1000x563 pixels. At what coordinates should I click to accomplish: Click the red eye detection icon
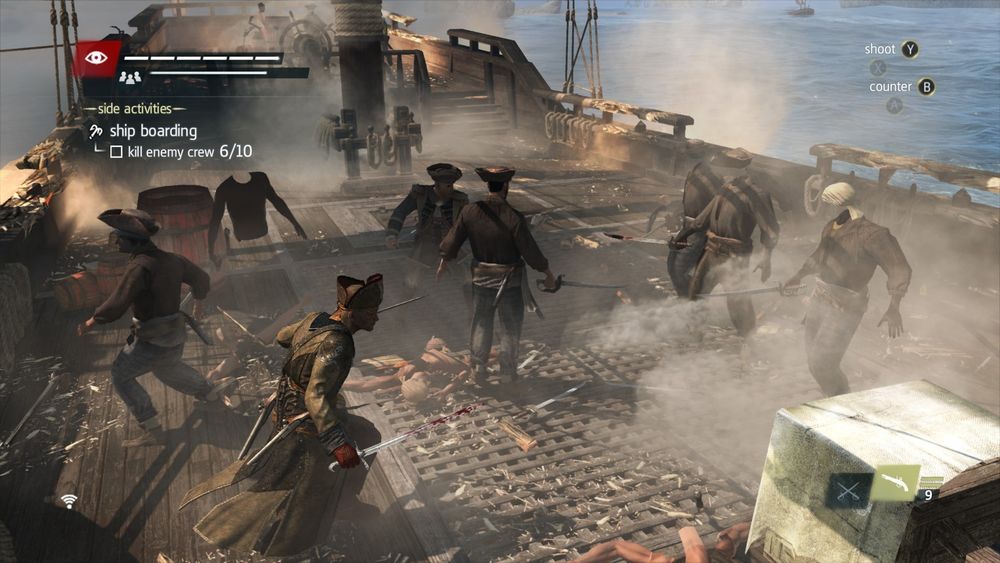click(96, 58)
